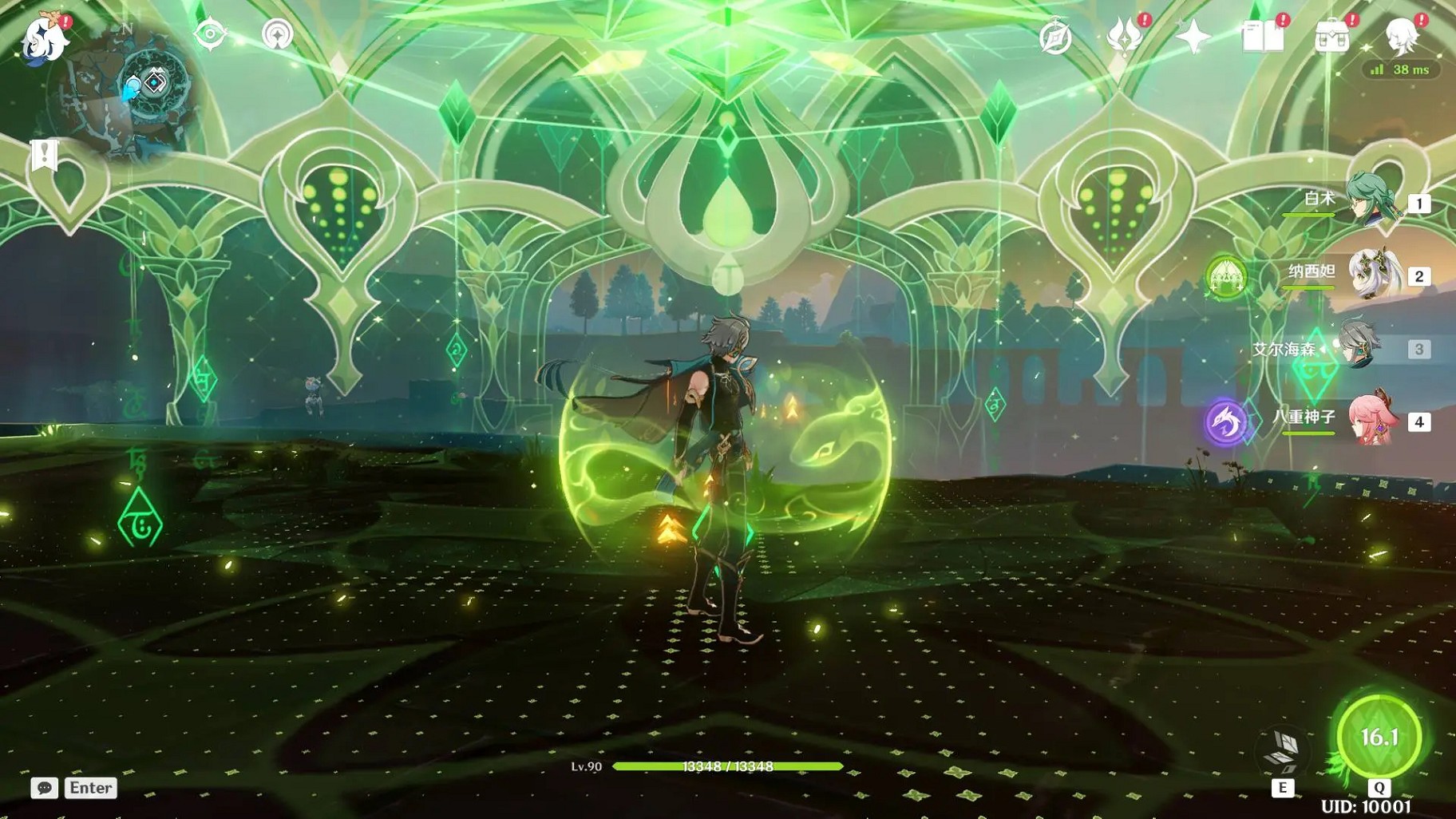This screenshot has height=819, width=1456.
Task: Open the backpack inventory
Action: (x=1331, y=37)
